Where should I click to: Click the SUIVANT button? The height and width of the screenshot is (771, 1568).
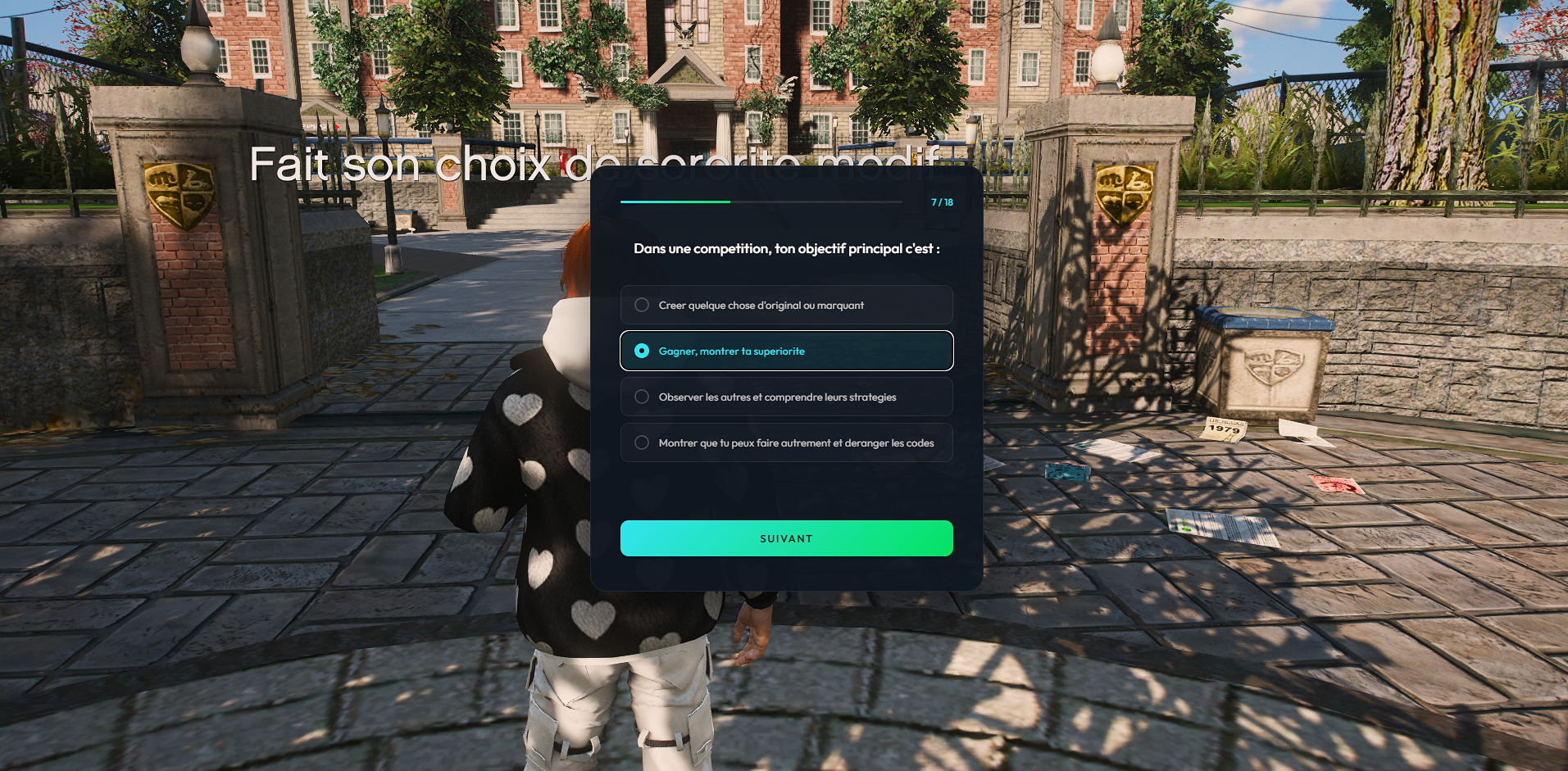pyautogui.click(x=785, y=538)
